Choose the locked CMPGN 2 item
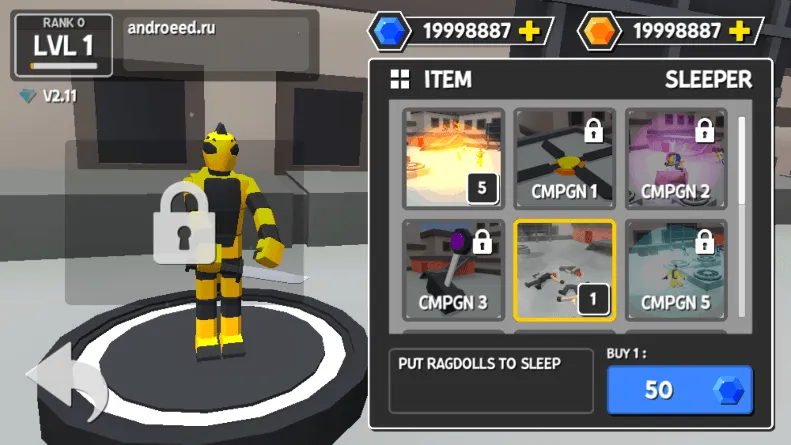 [x=675, y=157]
